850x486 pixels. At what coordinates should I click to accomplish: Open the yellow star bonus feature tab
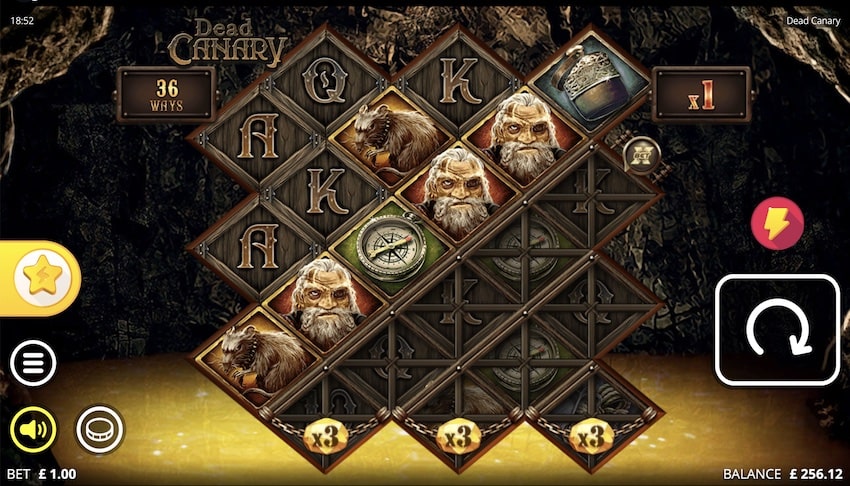pos(40,278)
